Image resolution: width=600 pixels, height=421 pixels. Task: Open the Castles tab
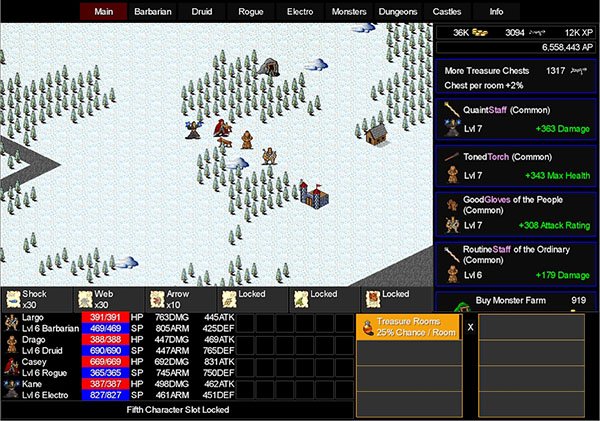click(x=447, y=12)
